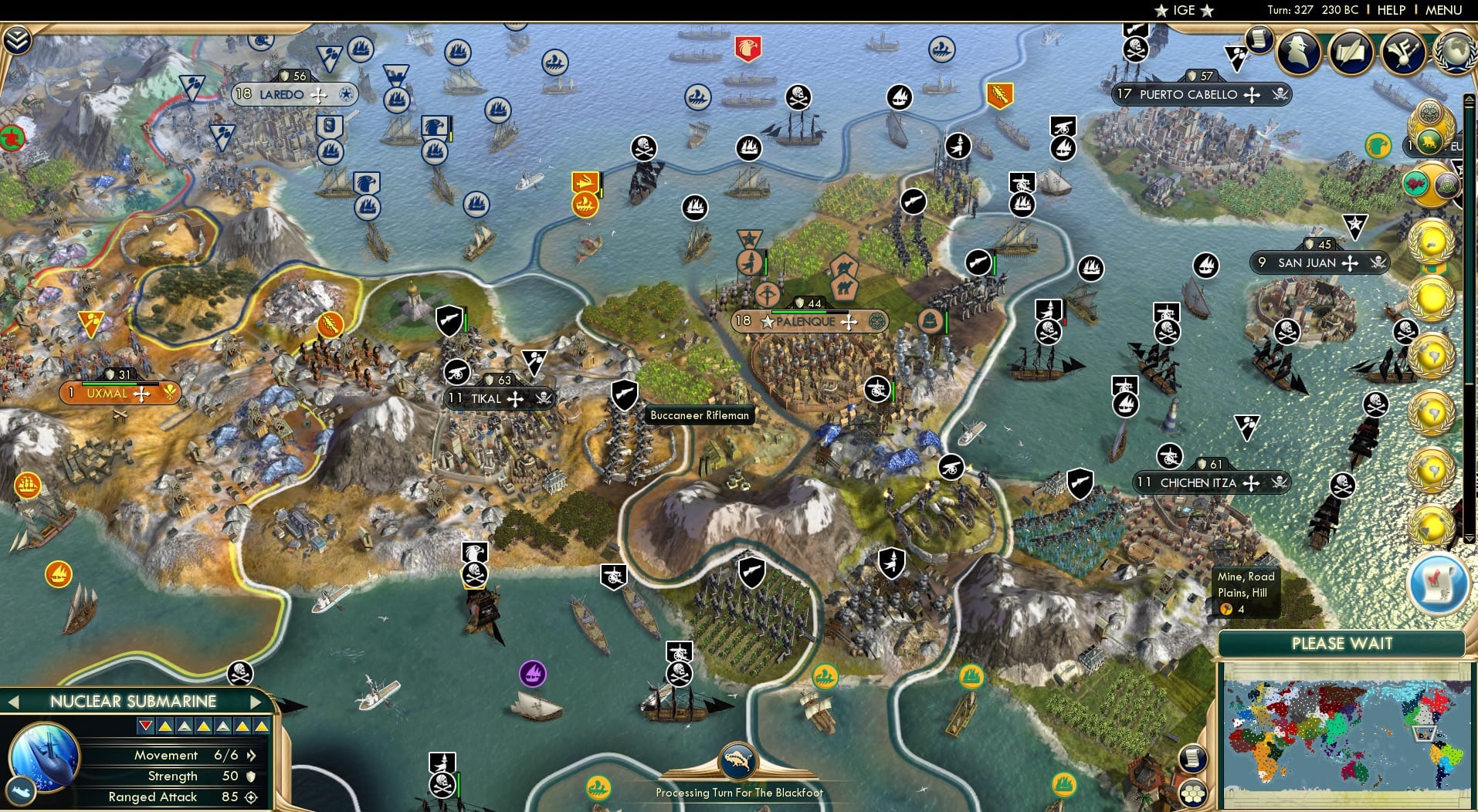
Task: Open the Diplomacy laurel-globe icon
Action: click(x=1455, y=51)
